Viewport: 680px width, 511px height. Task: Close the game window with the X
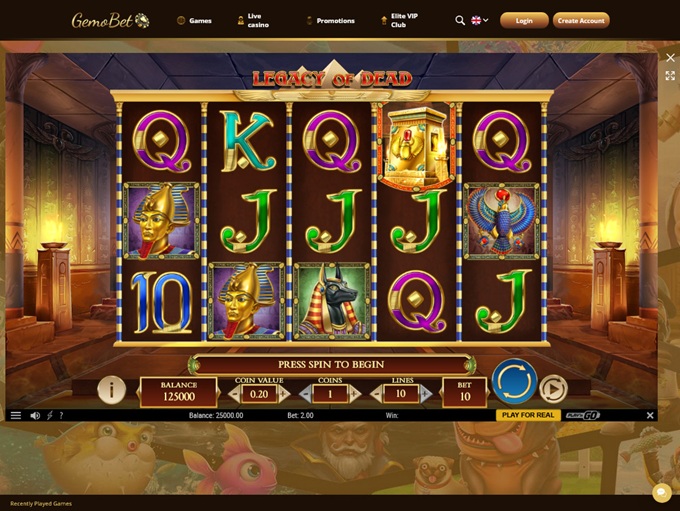click(671, 58)
